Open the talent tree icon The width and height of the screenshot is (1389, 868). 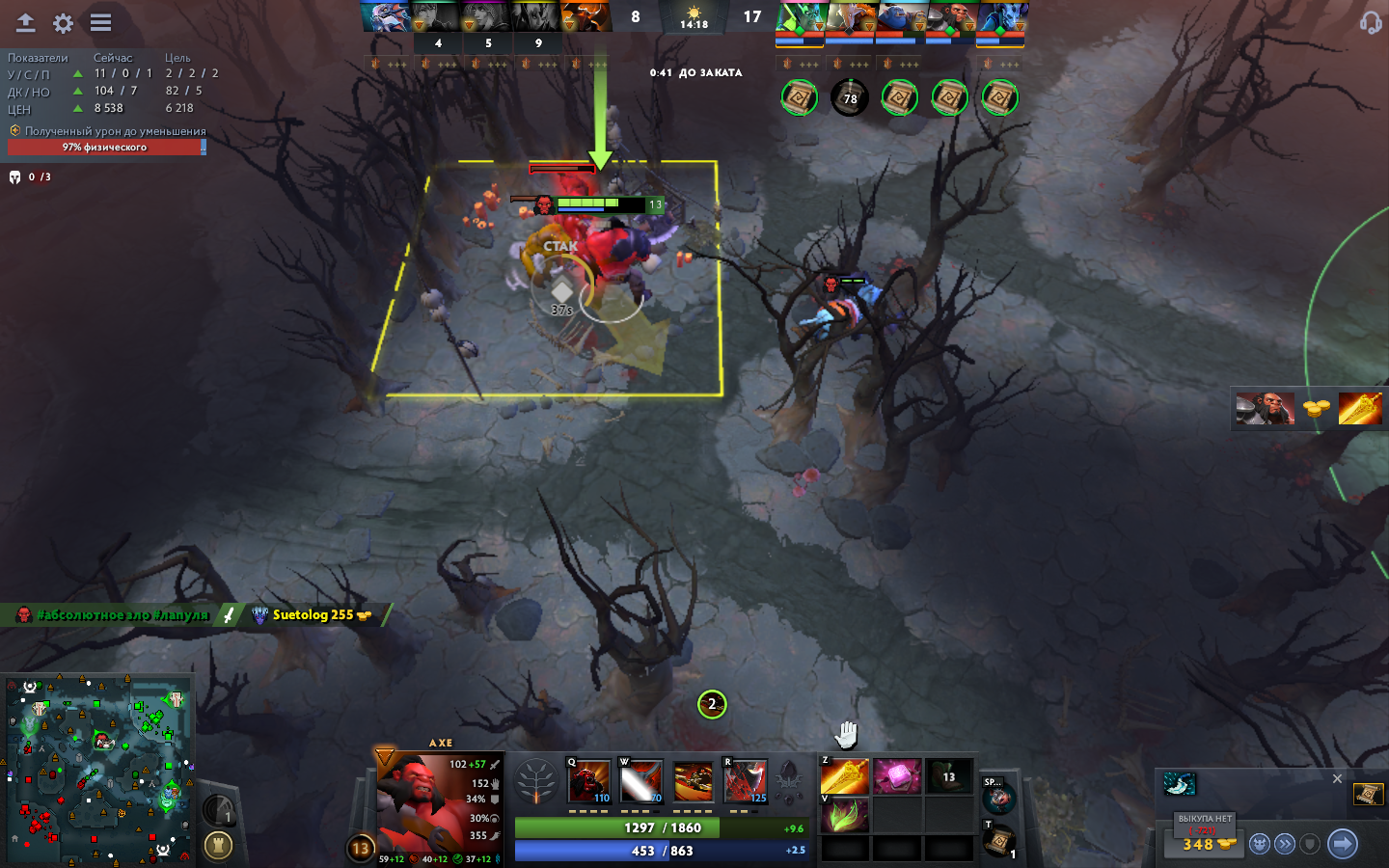536,781
